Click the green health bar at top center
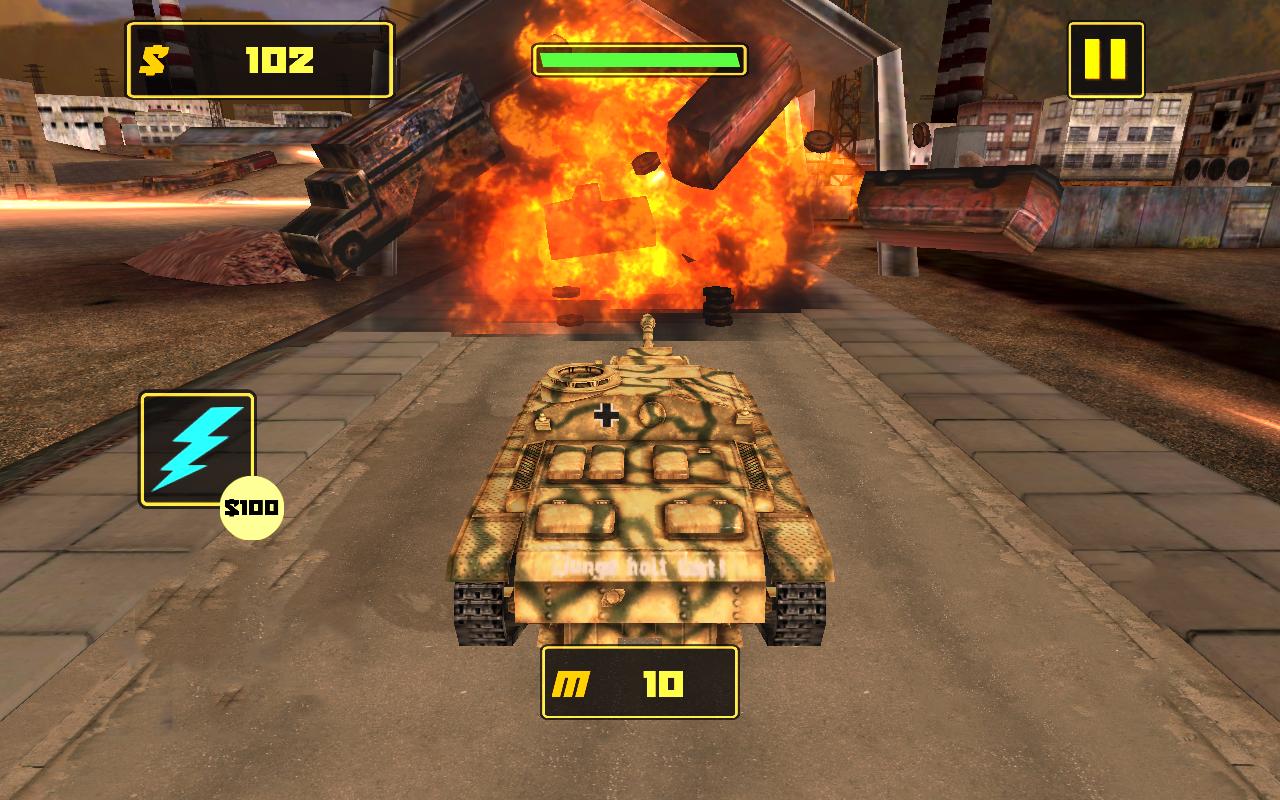This screenshot has width=1280, height=800. pyautogui.click(x=640, y=58)
